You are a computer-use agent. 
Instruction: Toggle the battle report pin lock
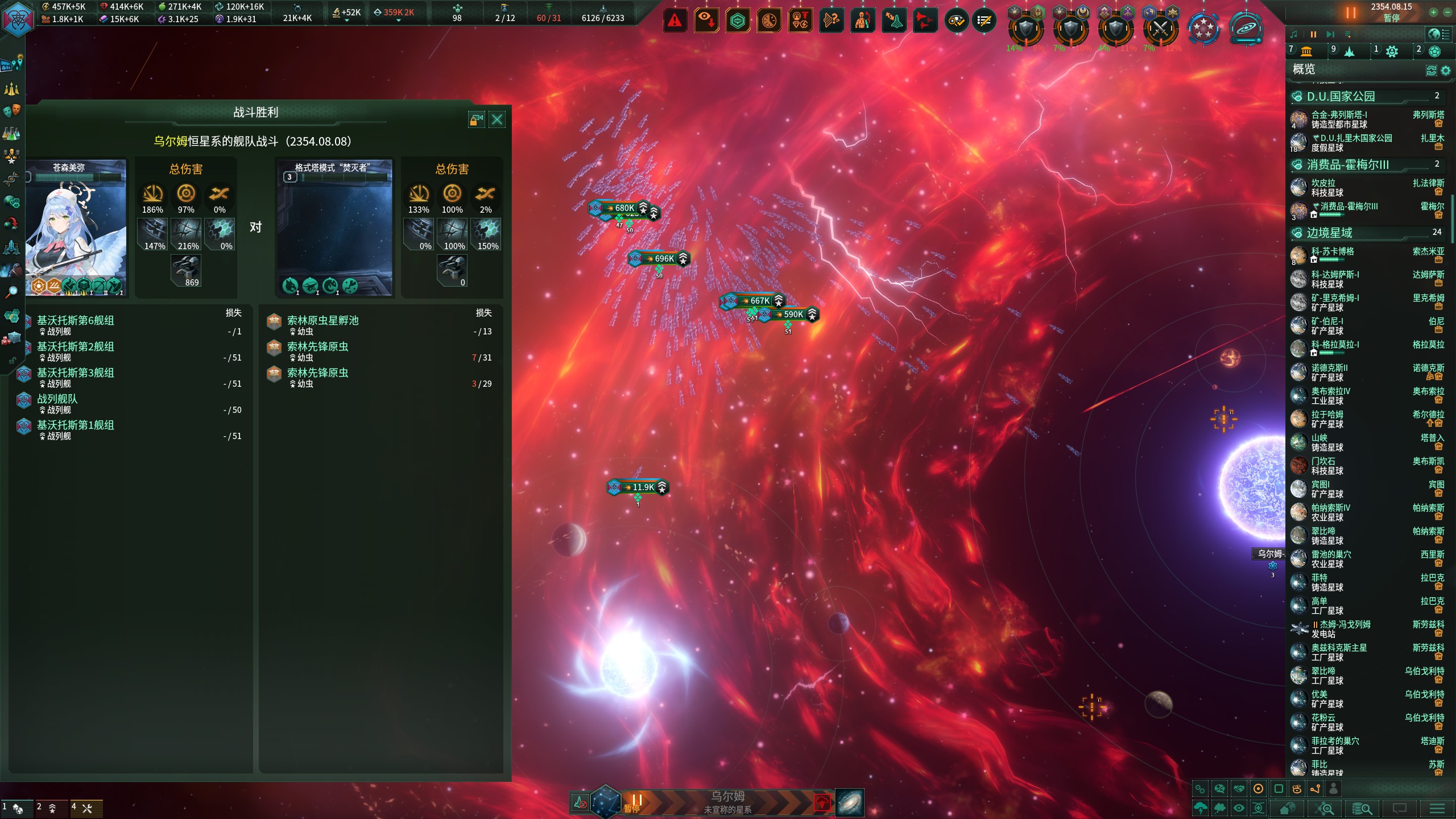point(476,119)
